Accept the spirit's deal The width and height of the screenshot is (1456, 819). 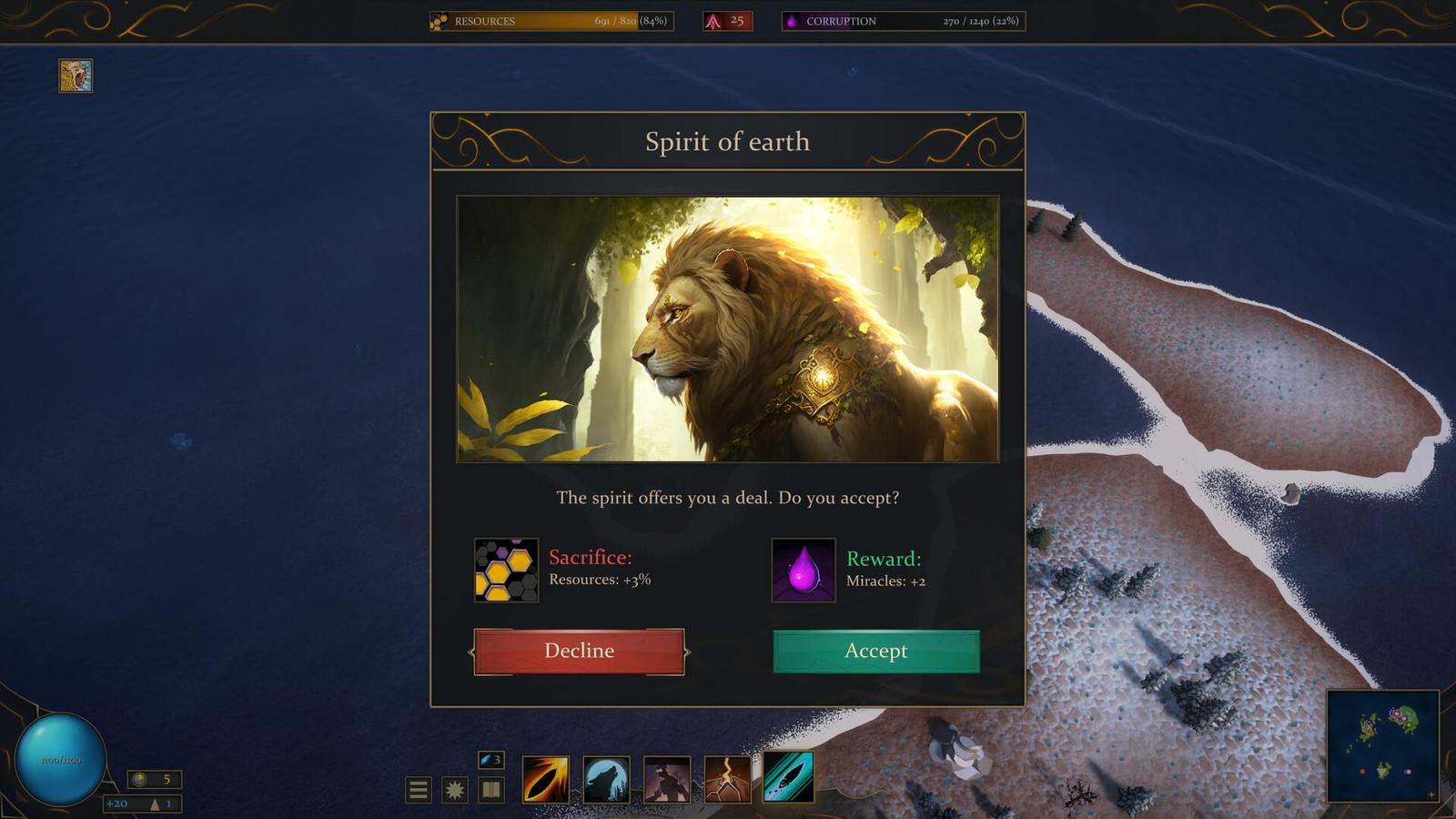coord(875,651)
